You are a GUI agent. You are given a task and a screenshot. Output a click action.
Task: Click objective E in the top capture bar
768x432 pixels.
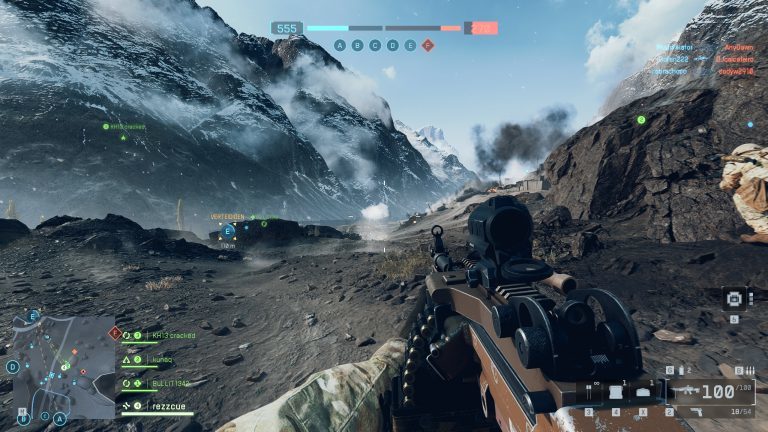[x=409, y=45]
